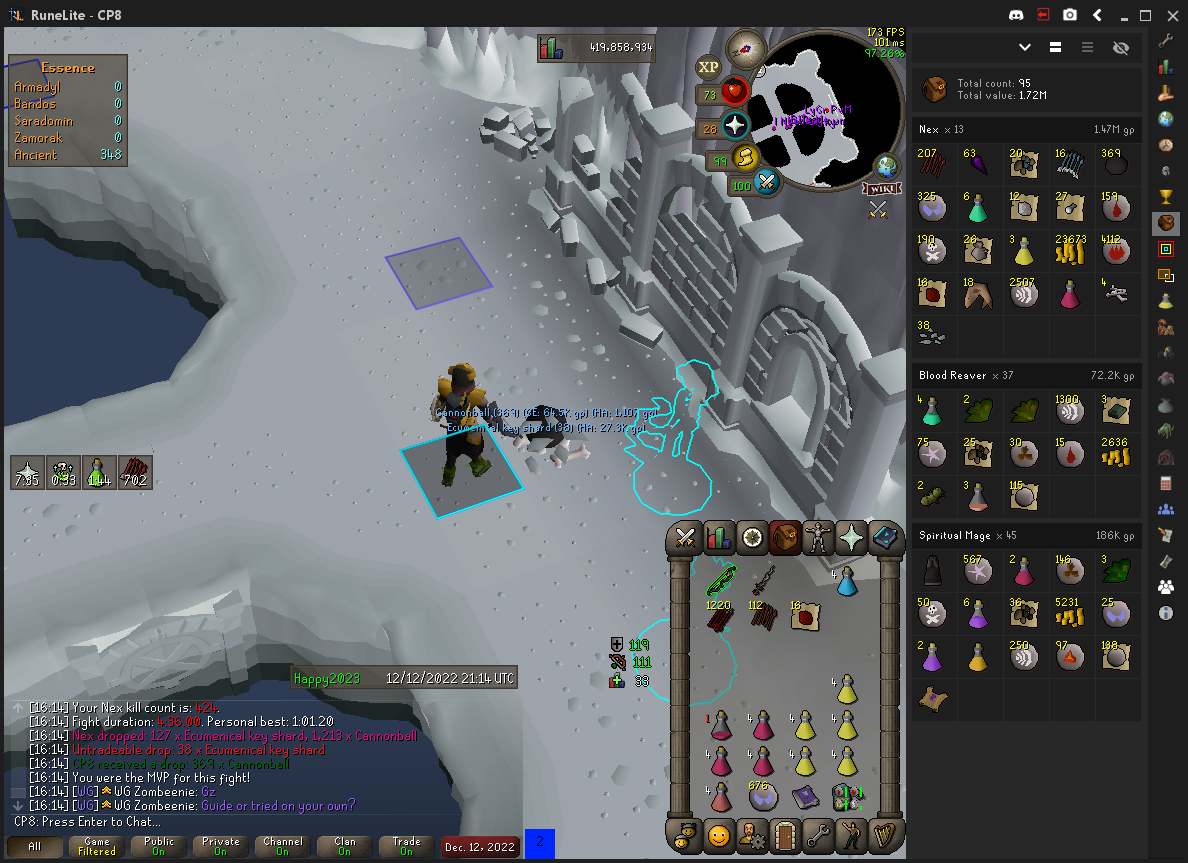Select the purple book in inventory
Viewport: 1188px width, 863px height.
[x=805, y=797]
